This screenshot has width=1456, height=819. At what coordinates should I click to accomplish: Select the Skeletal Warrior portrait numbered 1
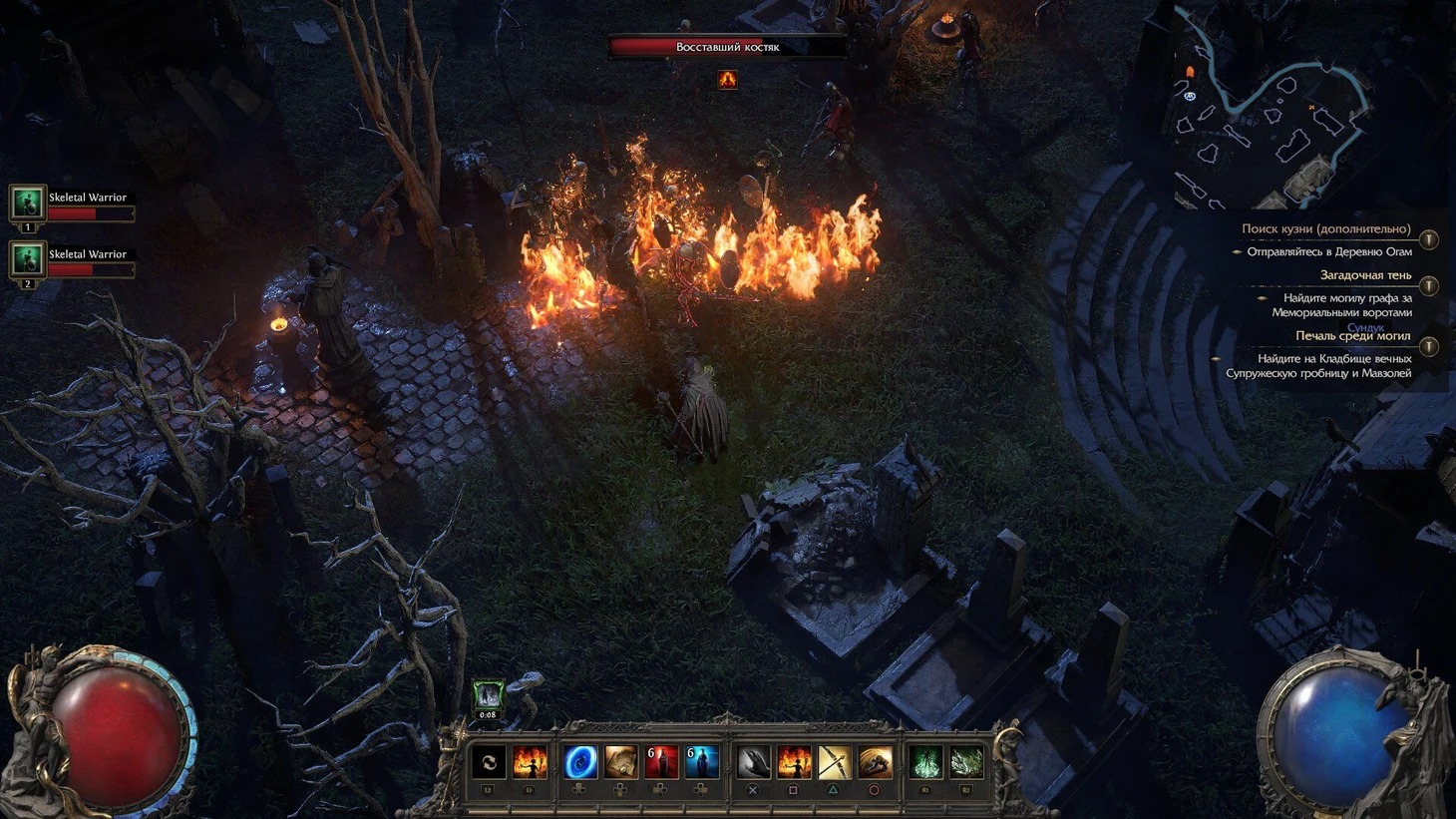(x=27, y=203)
